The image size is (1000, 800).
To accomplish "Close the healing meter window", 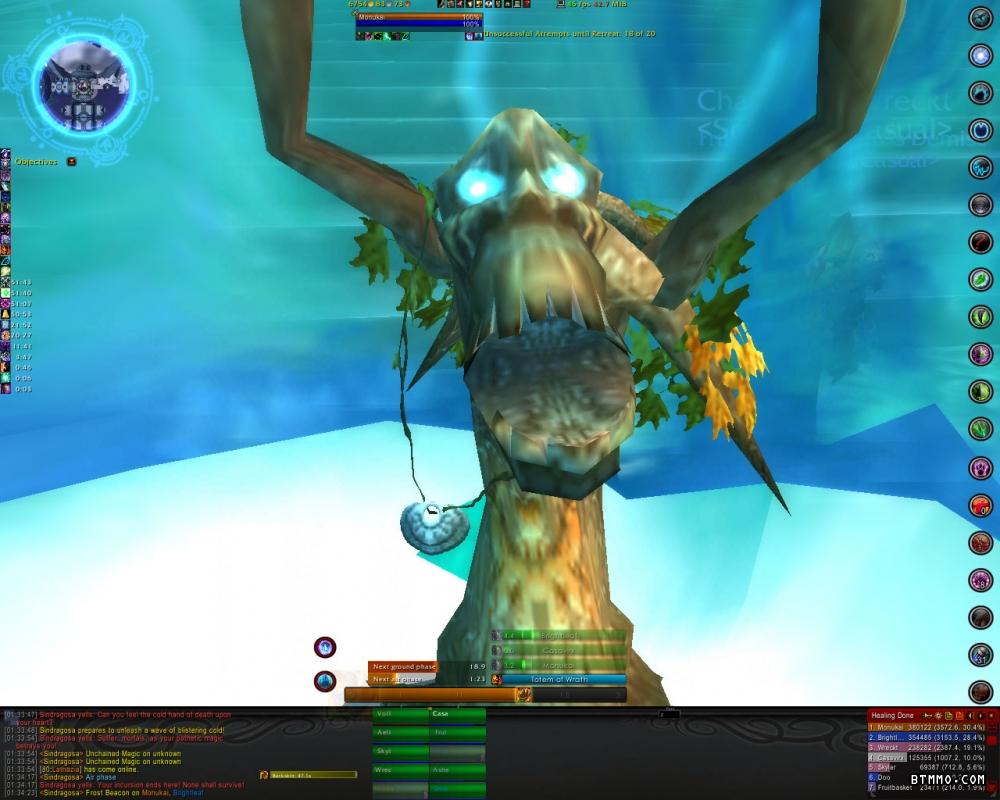I will coord(991,716).
